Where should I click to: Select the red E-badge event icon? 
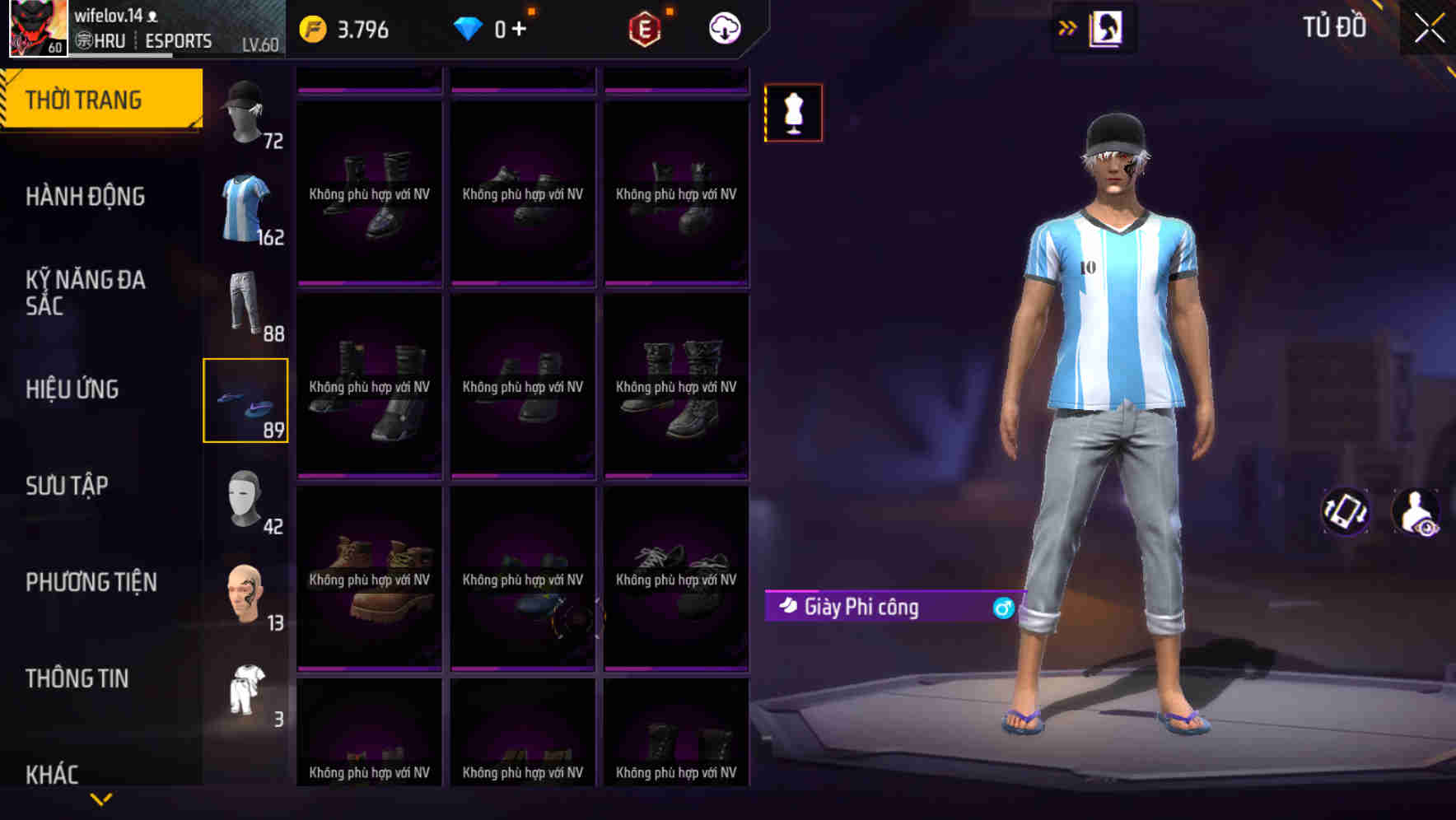click(x=647, y=27)
